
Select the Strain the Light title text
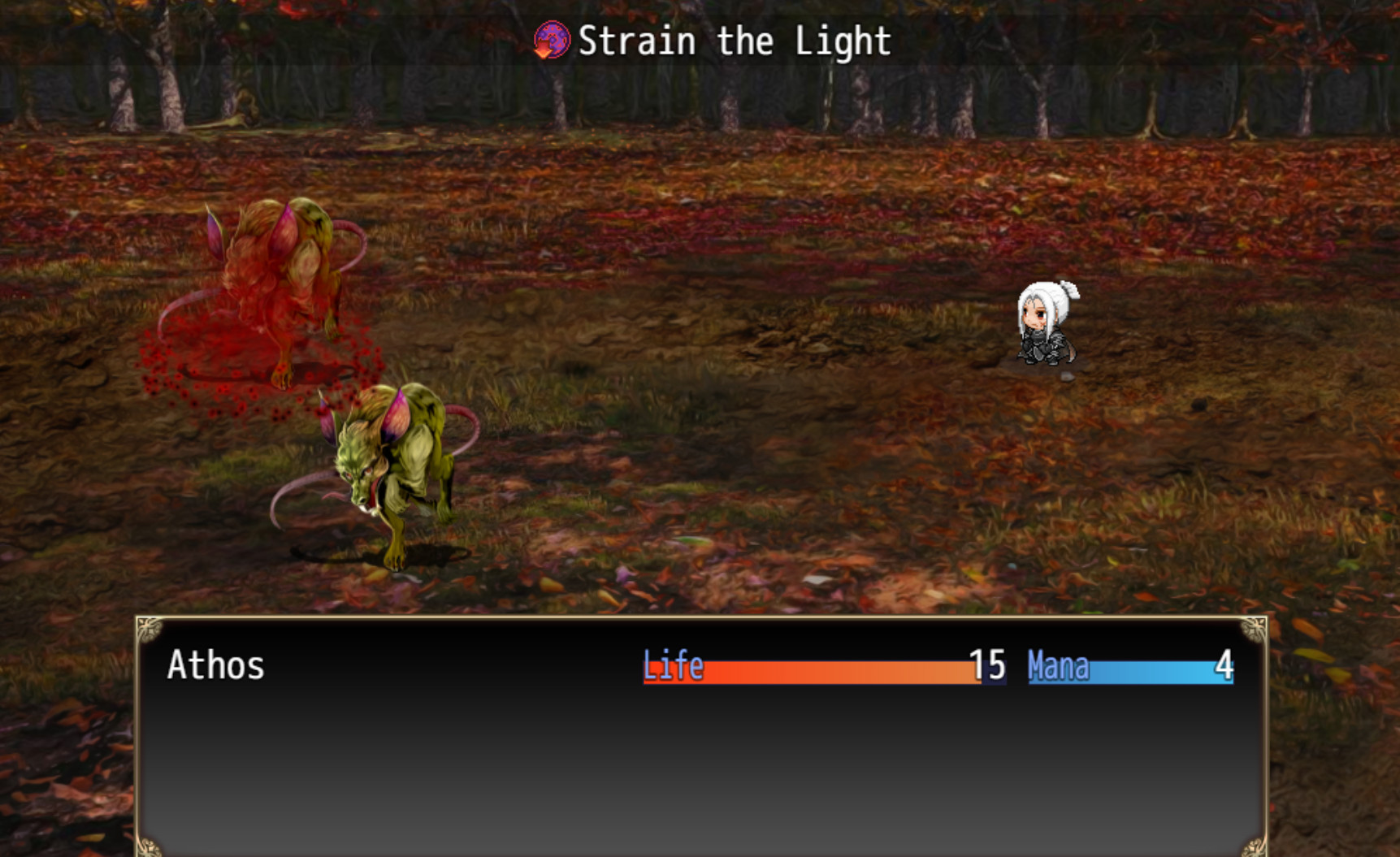click(x=731, y=40)
